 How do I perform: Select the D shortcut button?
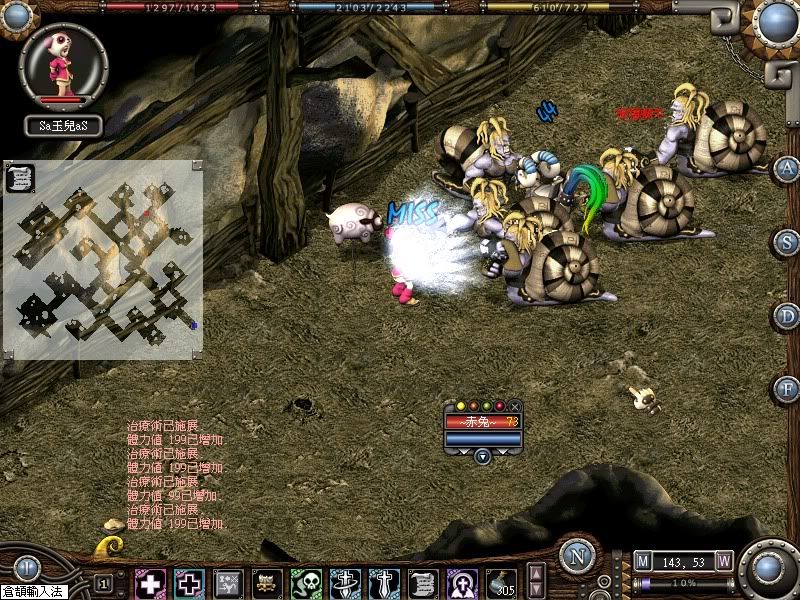(x=788, y=315)
